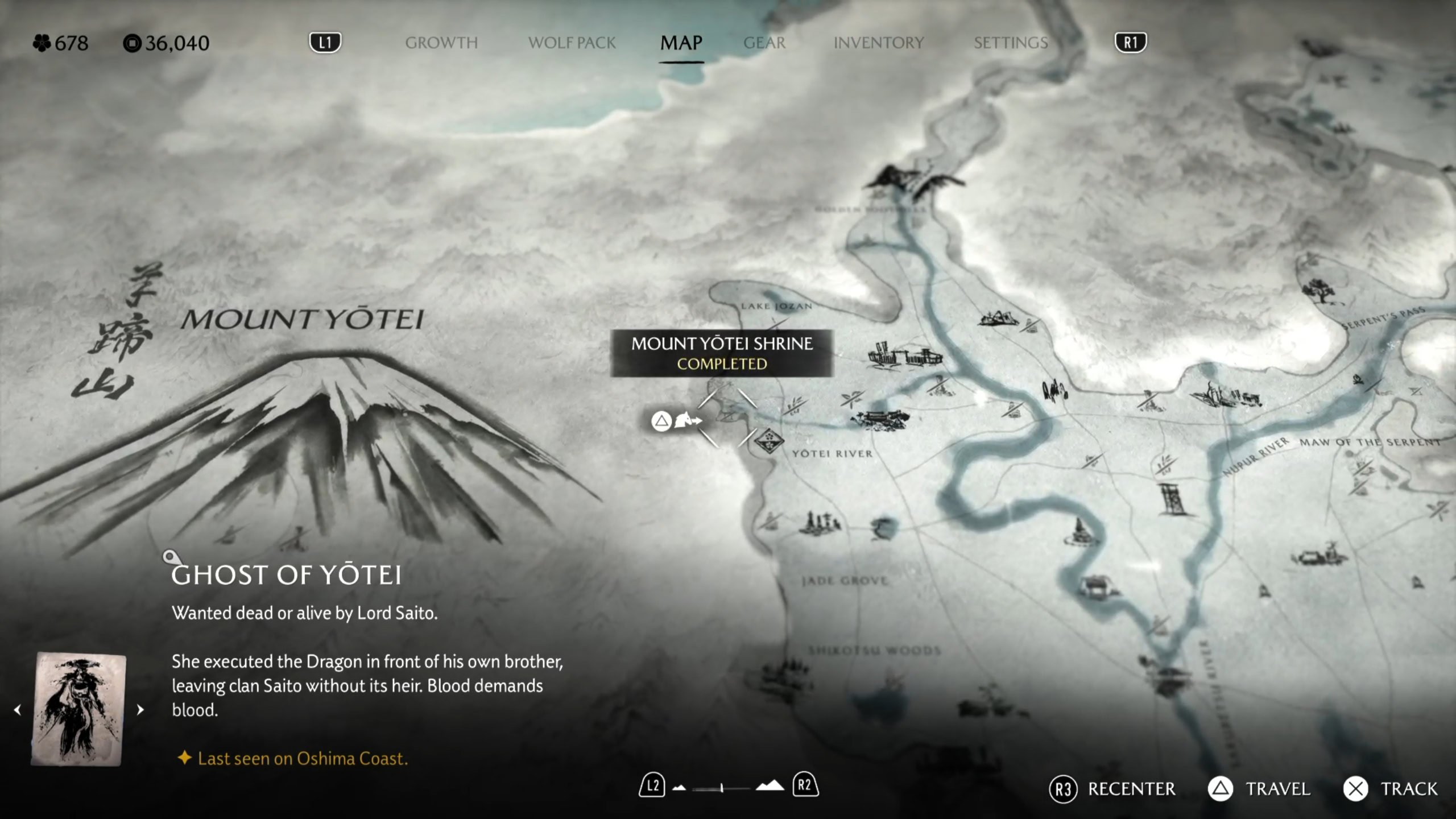Click the Mount Yōtei Shrine map cursor
This screenshot has height=819, width=1456.
[727, 418]
